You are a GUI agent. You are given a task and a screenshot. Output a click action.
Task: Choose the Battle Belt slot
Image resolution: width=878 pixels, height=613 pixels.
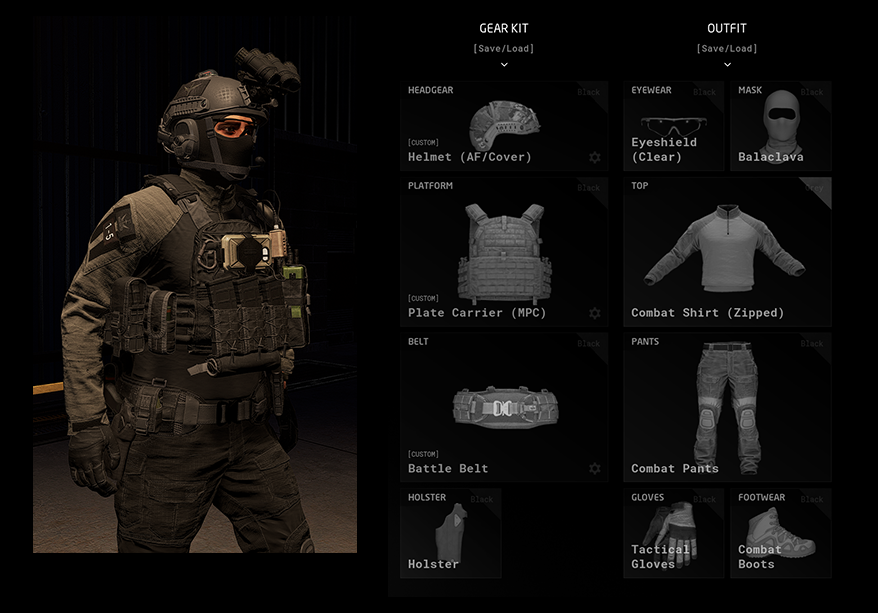pos(503,407)
